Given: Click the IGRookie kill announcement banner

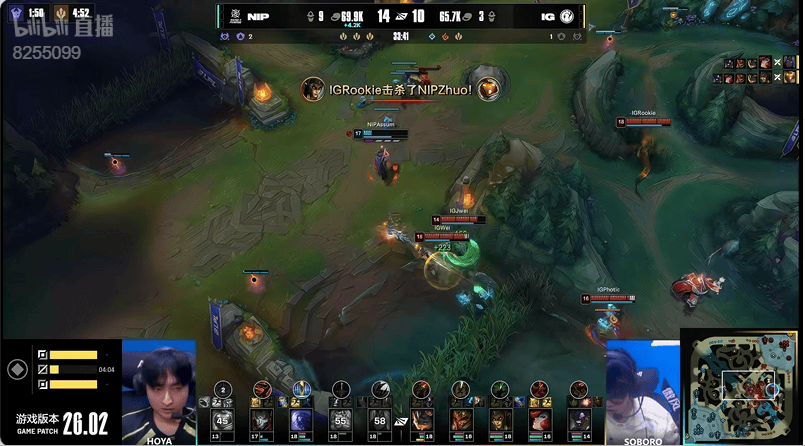Looking at the screenshot, I should [x=400, y=89].
